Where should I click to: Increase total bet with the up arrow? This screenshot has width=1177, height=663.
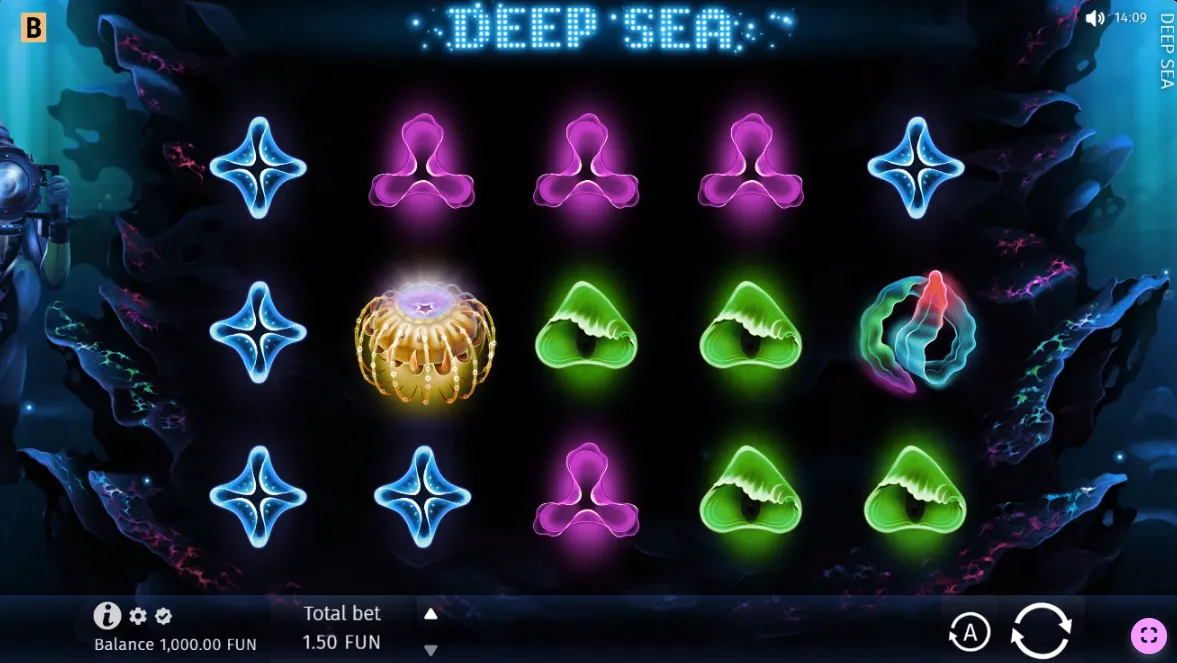[x=431, y=614]
